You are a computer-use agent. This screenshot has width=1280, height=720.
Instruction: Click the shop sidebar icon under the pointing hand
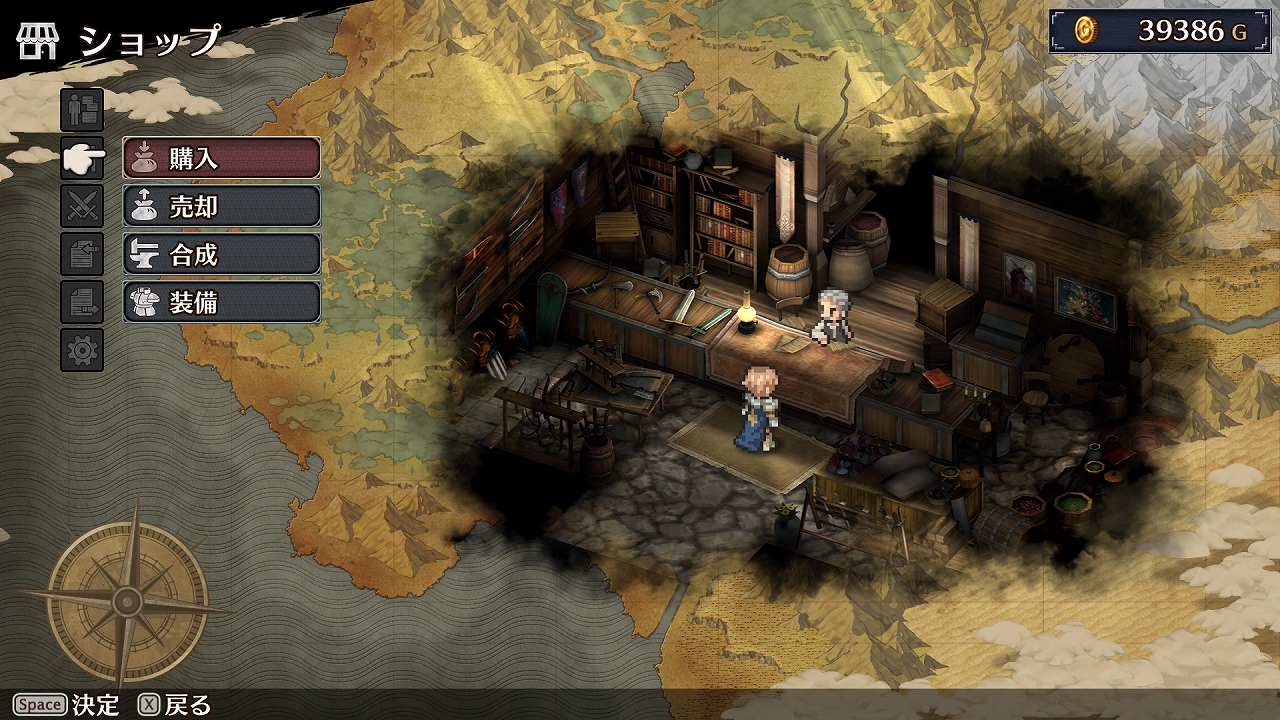[82, 158]
